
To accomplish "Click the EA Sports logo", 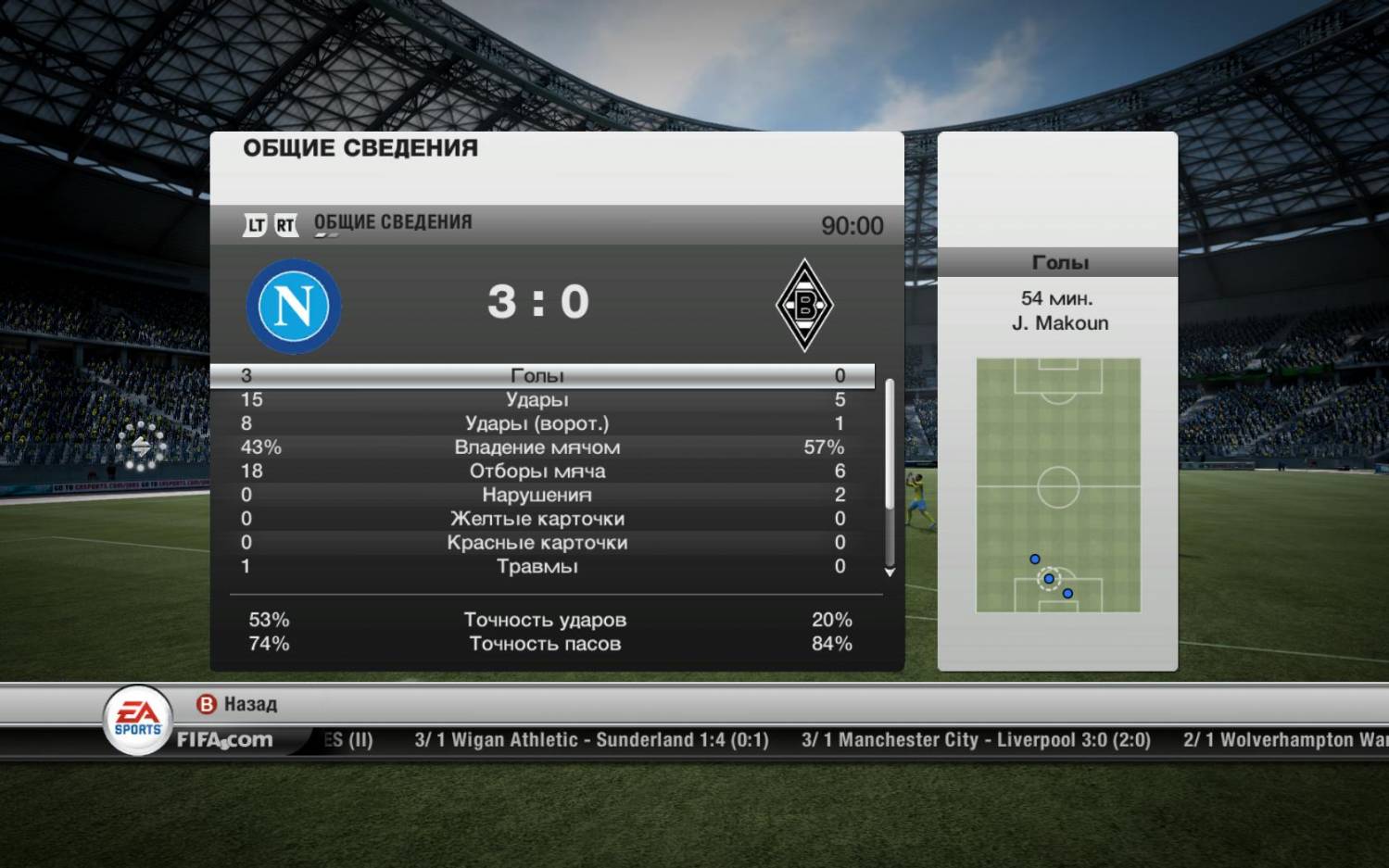I will click(x=137, y=719).
